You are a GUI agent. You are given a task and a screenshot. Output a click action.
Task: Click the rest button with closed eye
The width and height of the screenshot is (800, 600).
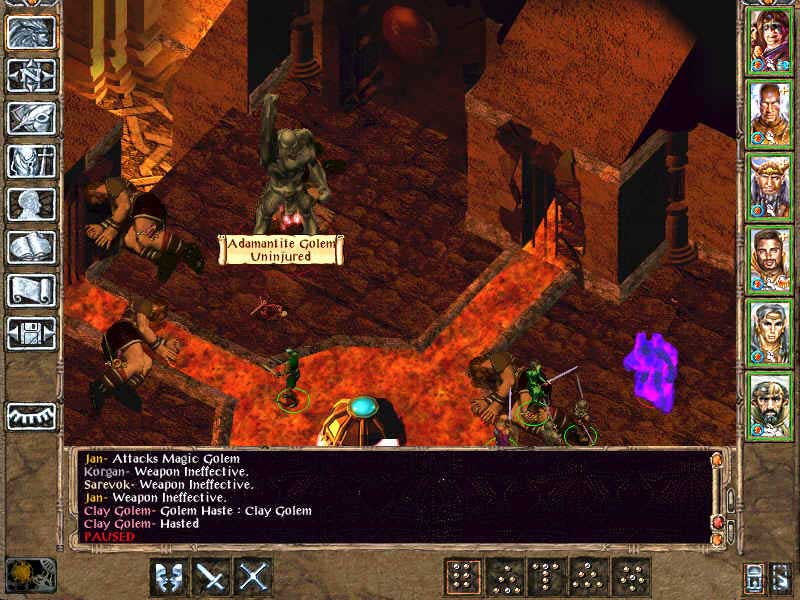(31, 416)
